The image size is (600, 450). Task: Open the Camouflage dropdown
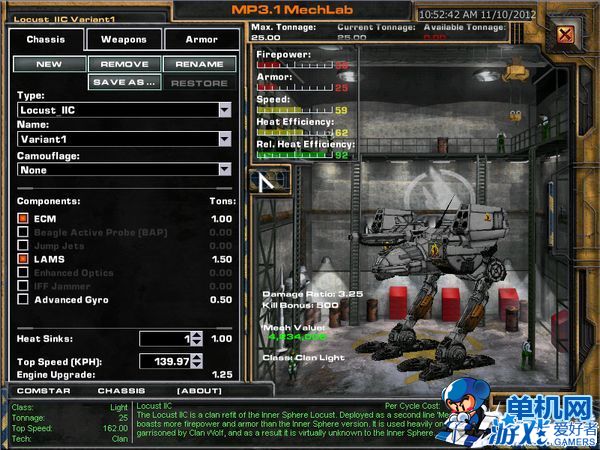pos(224,170)
